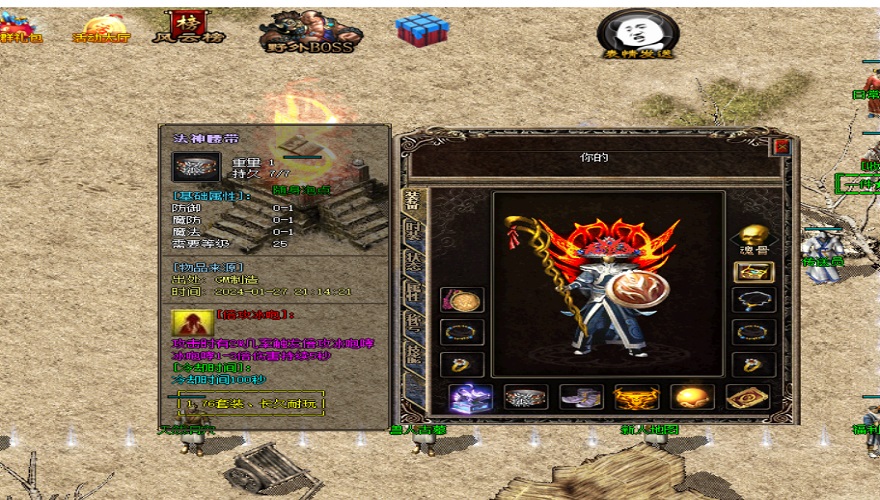880x500 pixels.
Task: Open the 活动大厅 activity hall
Action: [103, 28]
